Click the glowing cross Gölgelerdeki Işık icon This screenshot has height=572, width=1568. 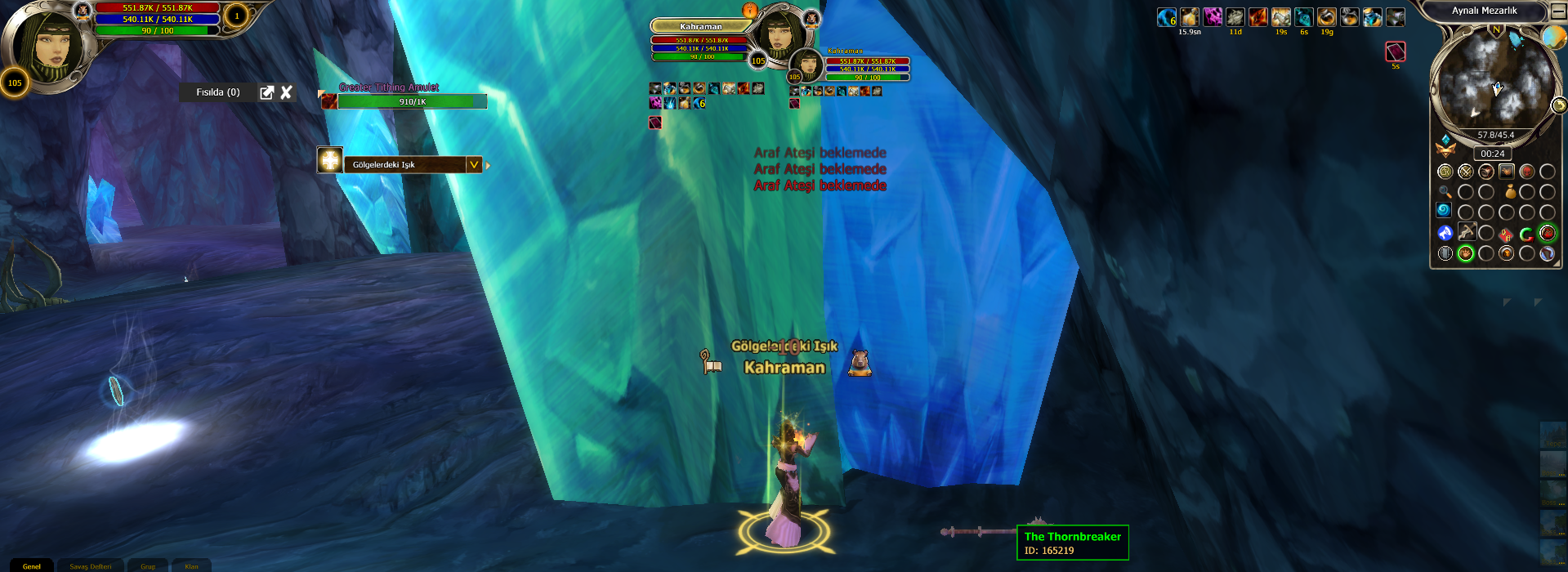tap(329, 160)
